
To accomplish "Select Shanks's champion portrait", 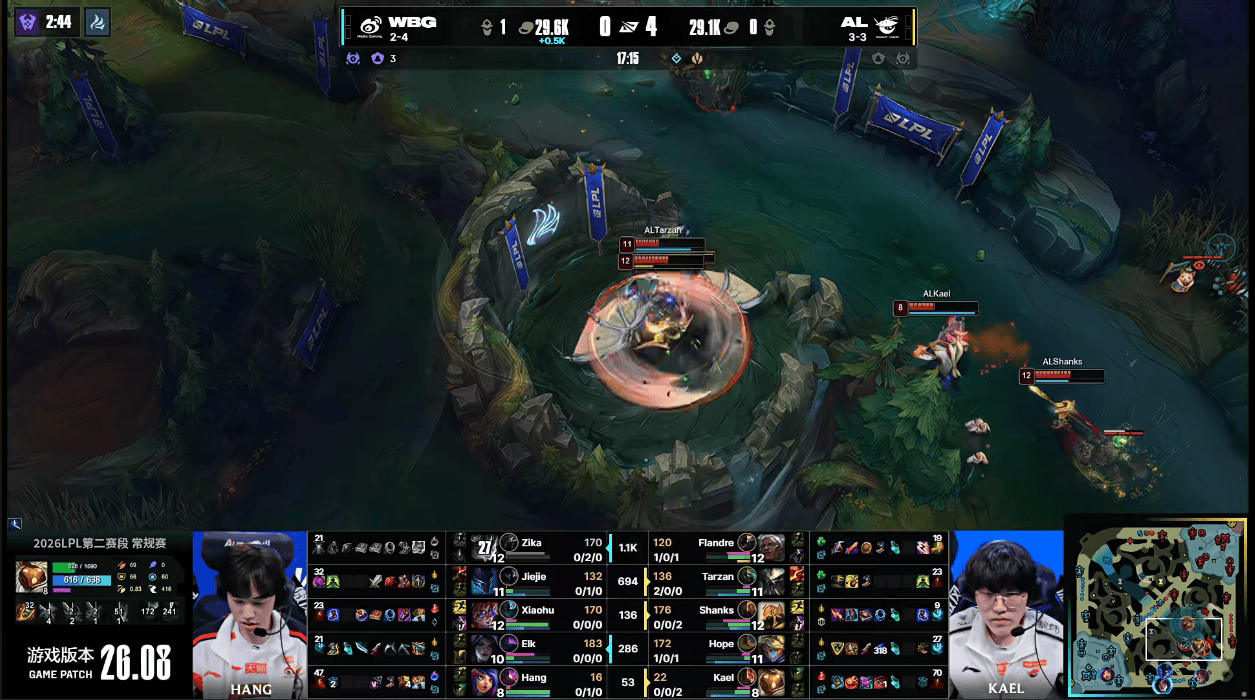I will coord(772,614).
